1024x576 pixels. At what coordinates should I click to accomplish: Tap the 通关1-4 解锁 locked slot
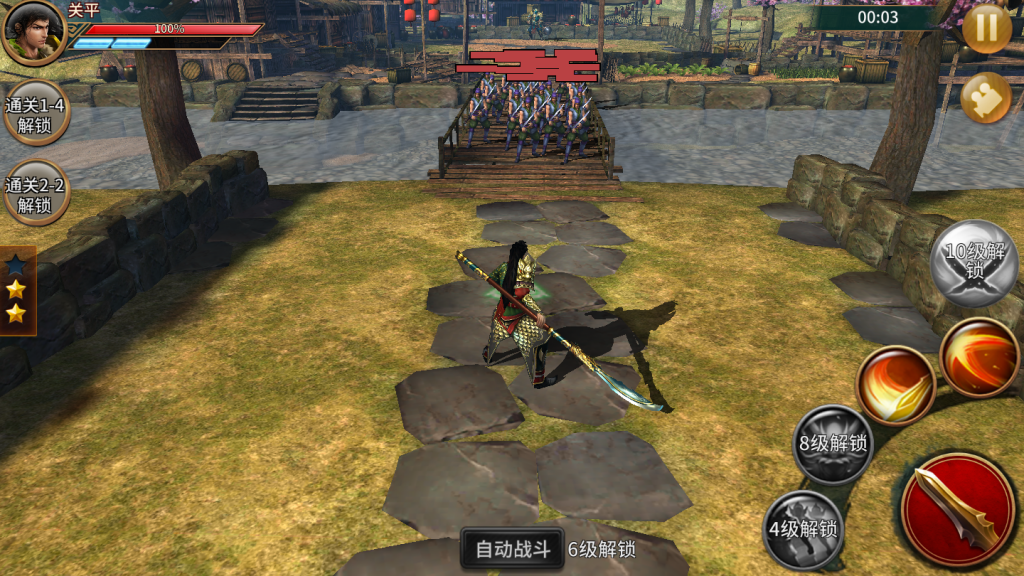pyautogui.click(x=35, y=113)
